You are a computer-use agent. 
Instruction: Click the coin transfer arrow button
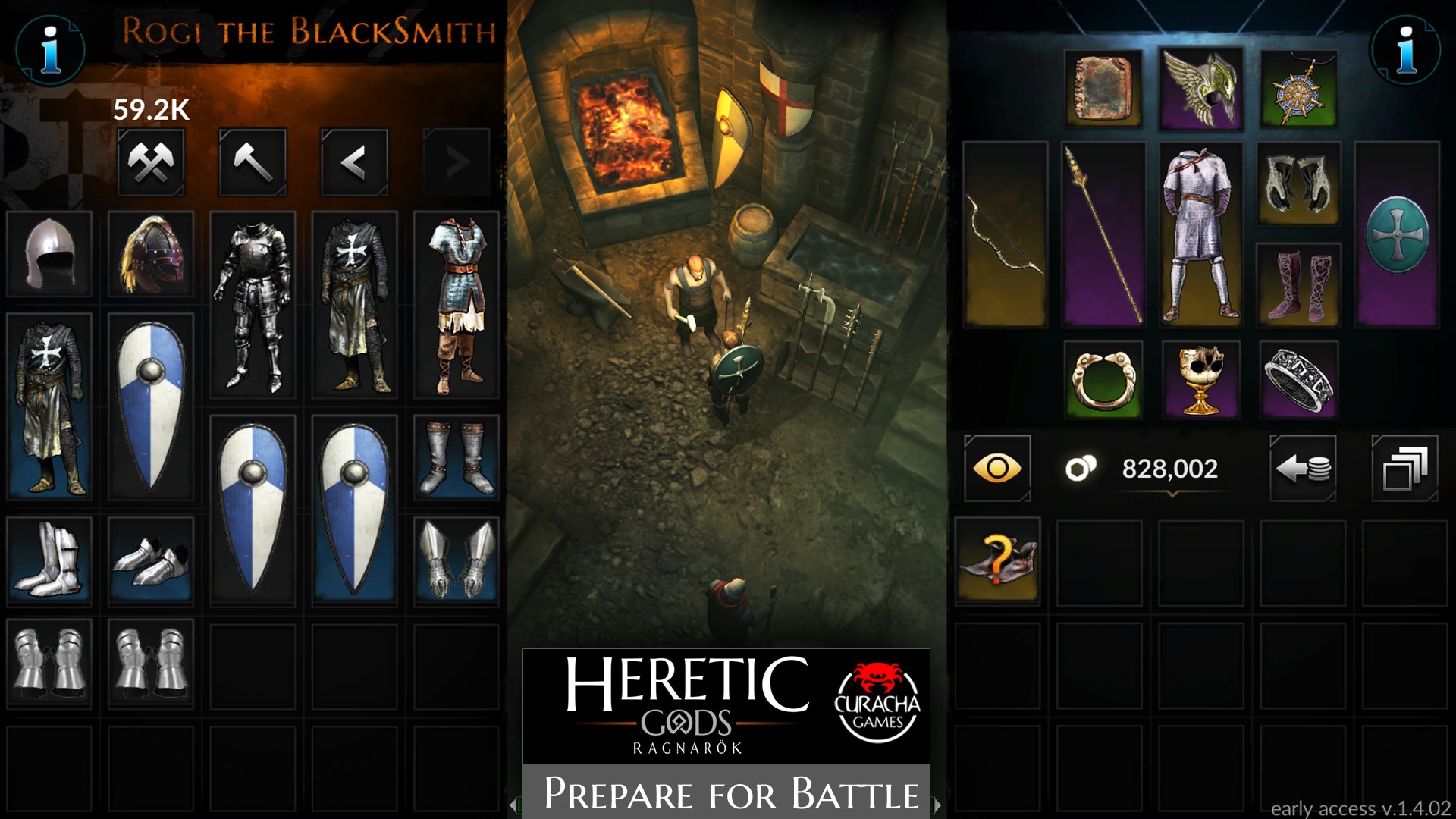pyautogui.click(x=1303, y=468)
